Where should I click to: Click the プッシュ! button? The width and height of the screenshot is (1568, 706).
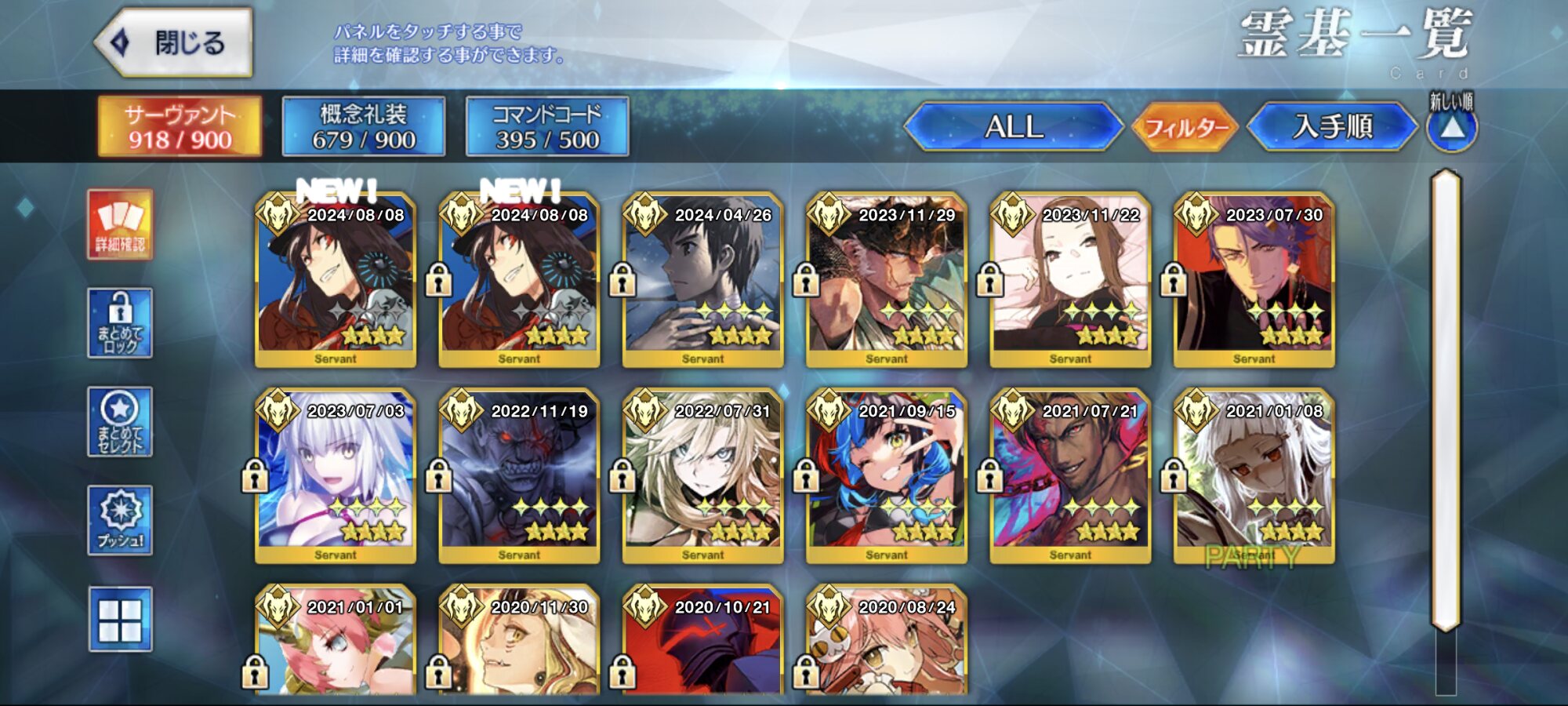coord(120,521)
